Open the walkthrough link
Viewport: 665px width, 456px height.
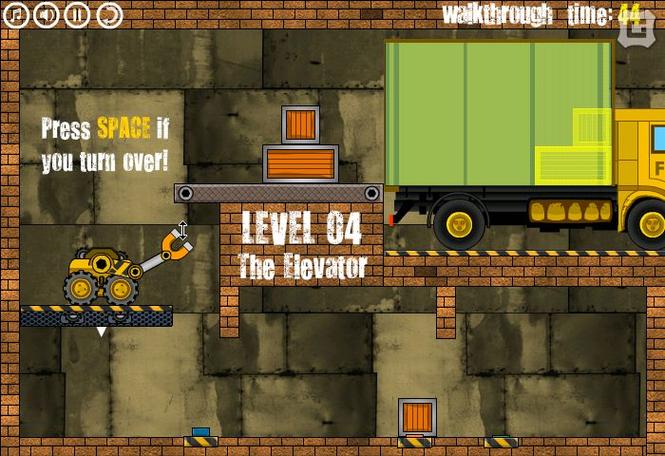click(497, 14)
